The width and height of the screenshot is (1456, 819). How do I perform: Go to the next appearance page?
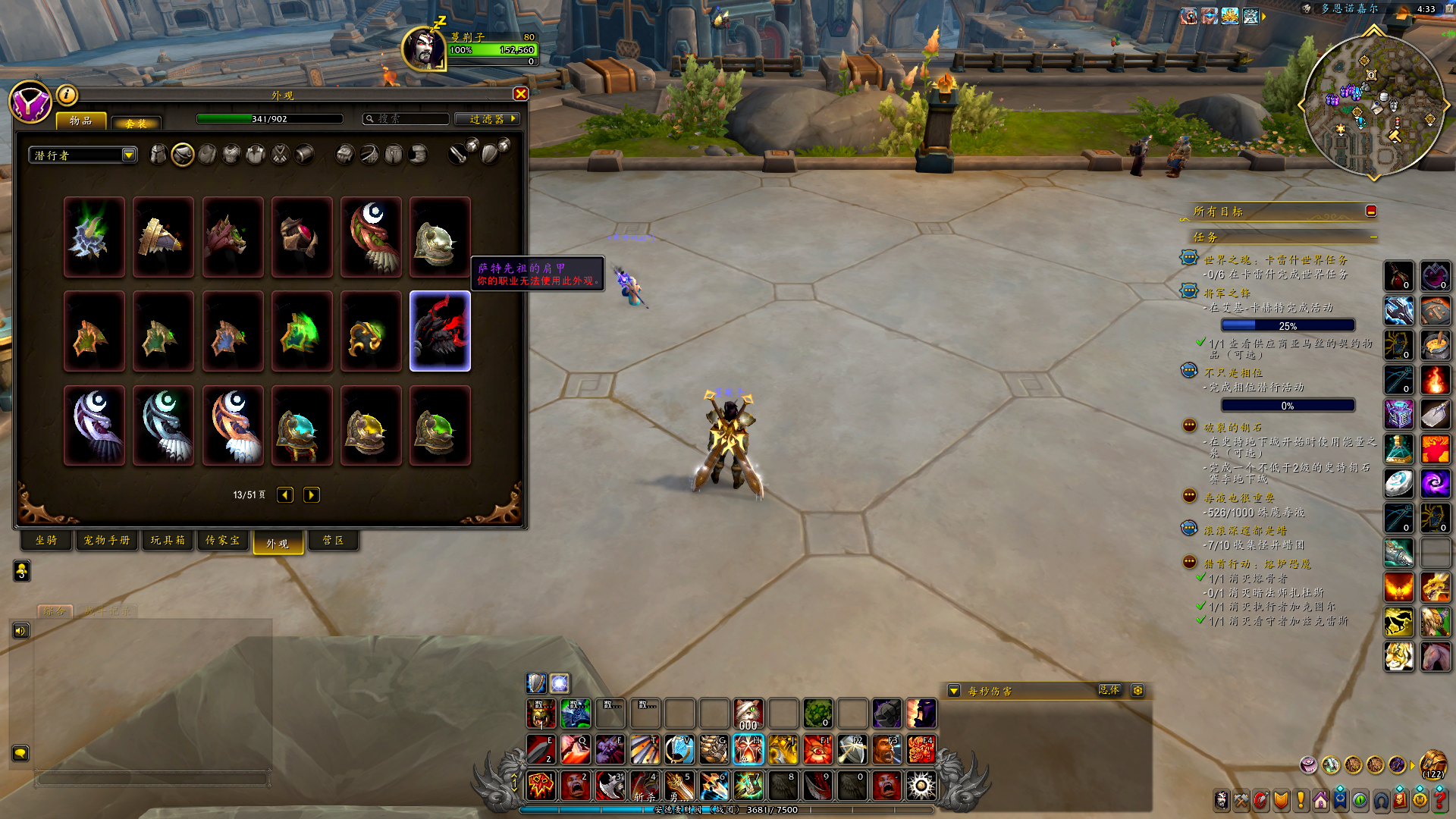tap(311, 495)
